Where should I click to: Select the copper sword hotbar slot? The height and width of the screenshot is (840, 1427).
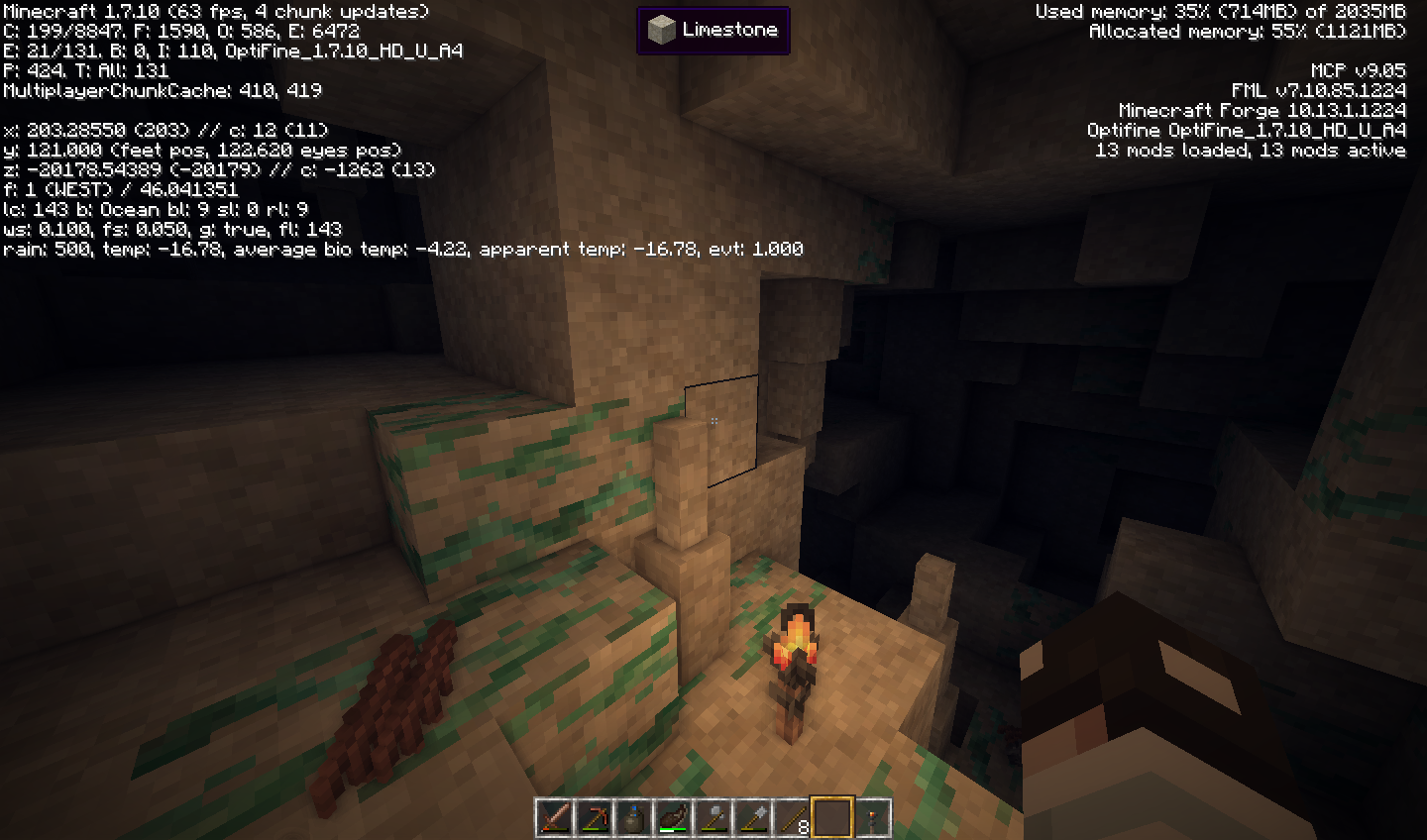(555, 818)
